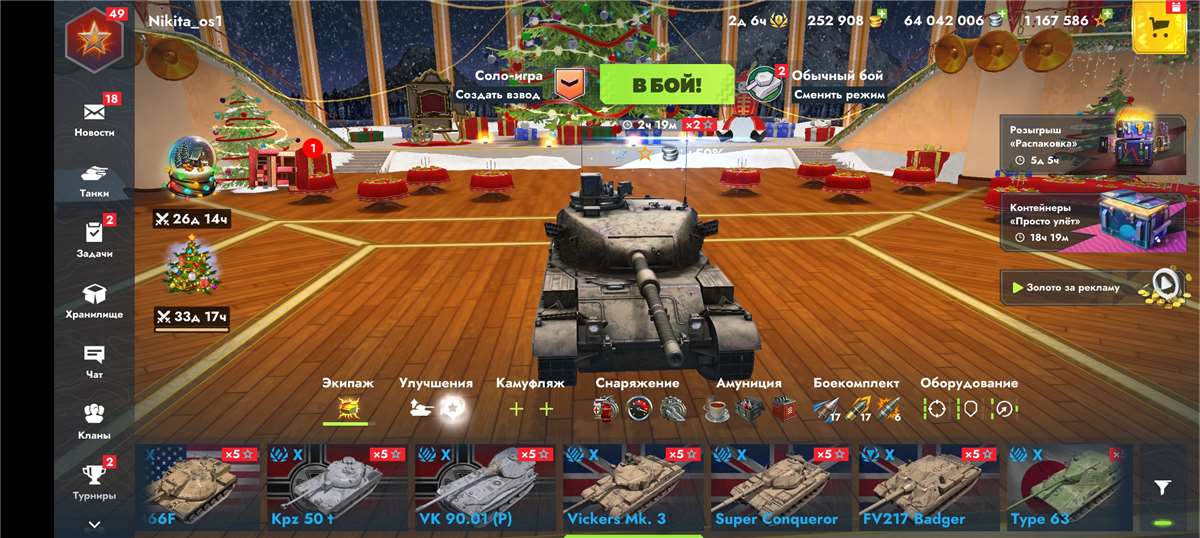Show the Кланы (Clans) screen
Image resolution: width=1200 pixels, height=538 pixels.
[94, 421]
